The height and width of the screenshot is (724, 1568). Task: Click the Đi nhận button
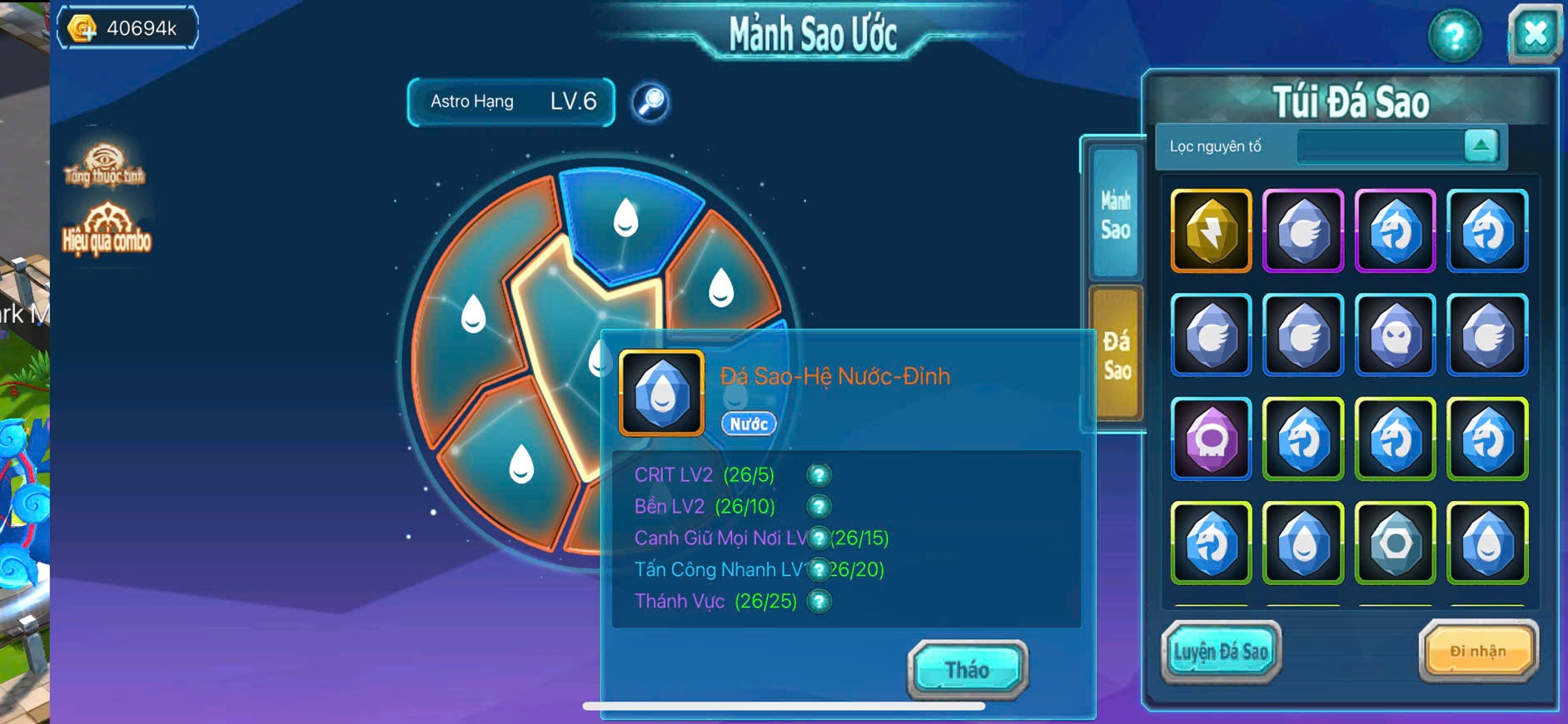pos(1478,651)
